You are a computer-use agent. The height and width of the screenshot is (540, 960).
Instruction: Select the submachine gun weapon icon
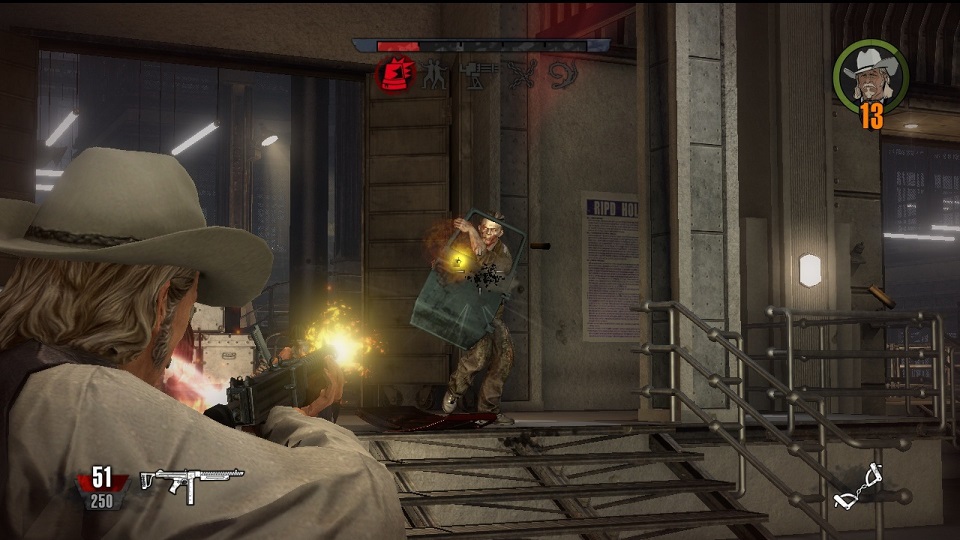coord(191,483)
